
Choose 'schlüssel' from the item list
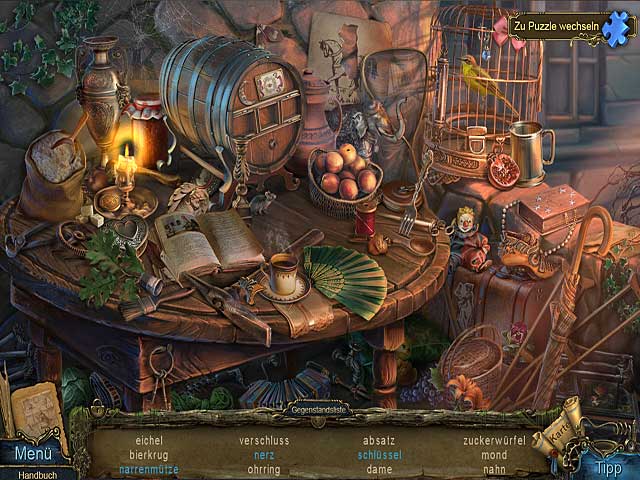point(380,454)
